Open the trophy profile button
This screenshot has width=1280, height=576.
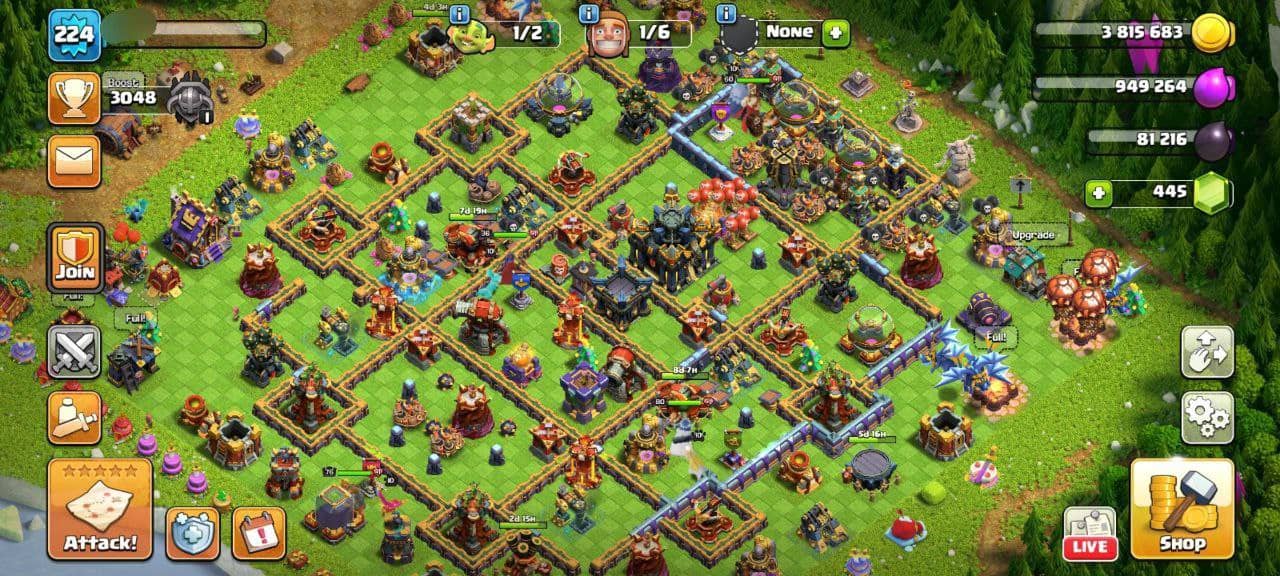pos(75,98)
